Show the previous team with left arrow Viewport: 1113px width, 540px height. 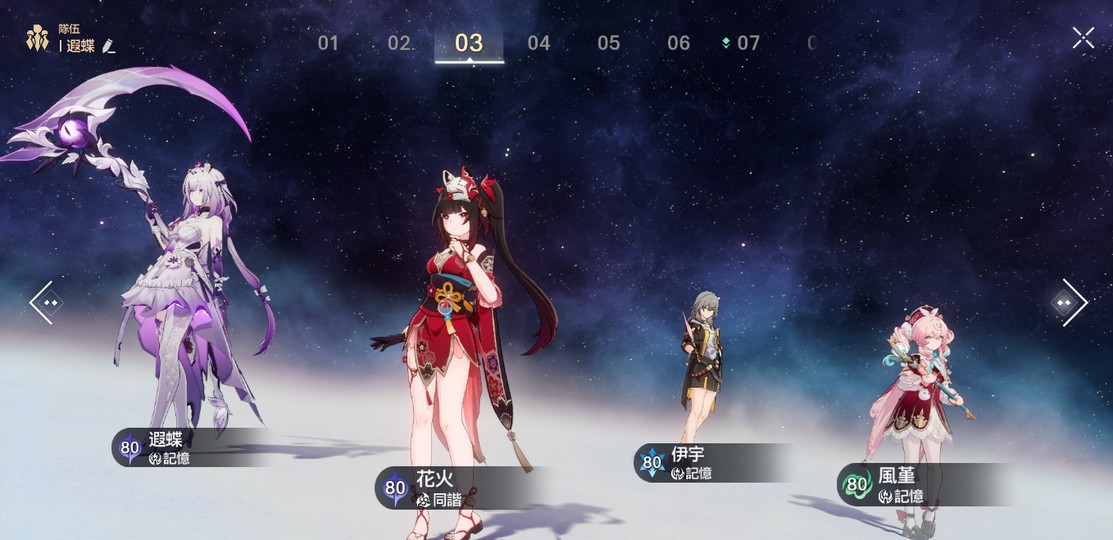click(46, 302)
